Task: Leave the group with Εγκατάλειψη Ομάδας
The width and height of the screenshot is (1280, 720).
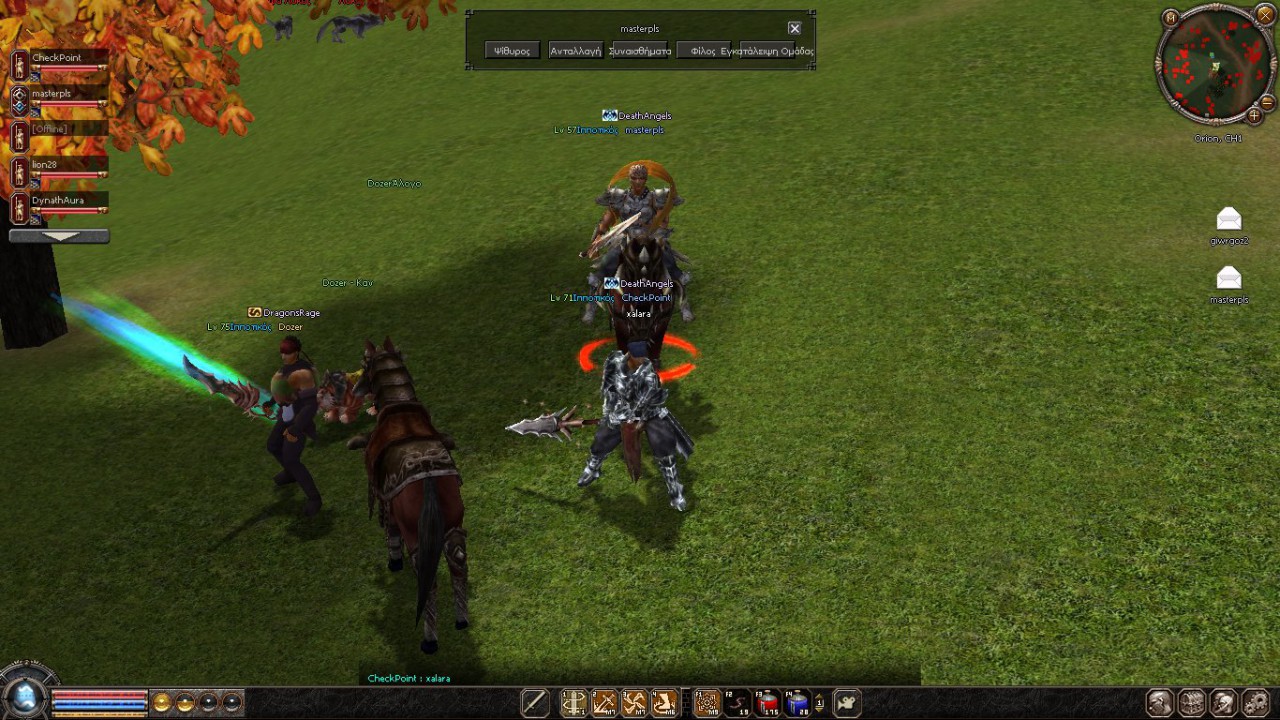Action: coord(773,51)
